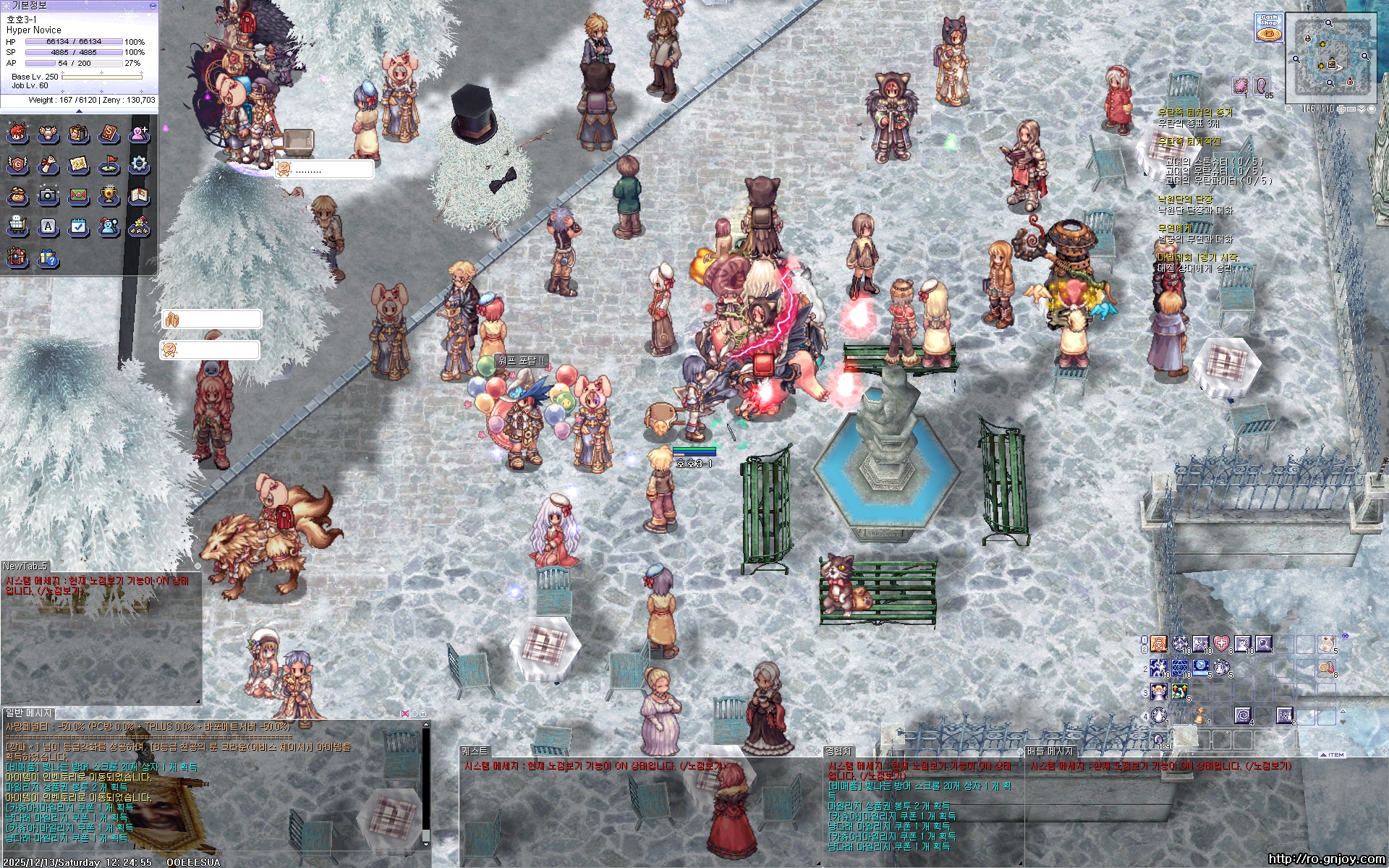Click the minimap
The width and height of the screenshot is (1389, 868).
[1330, 56]
